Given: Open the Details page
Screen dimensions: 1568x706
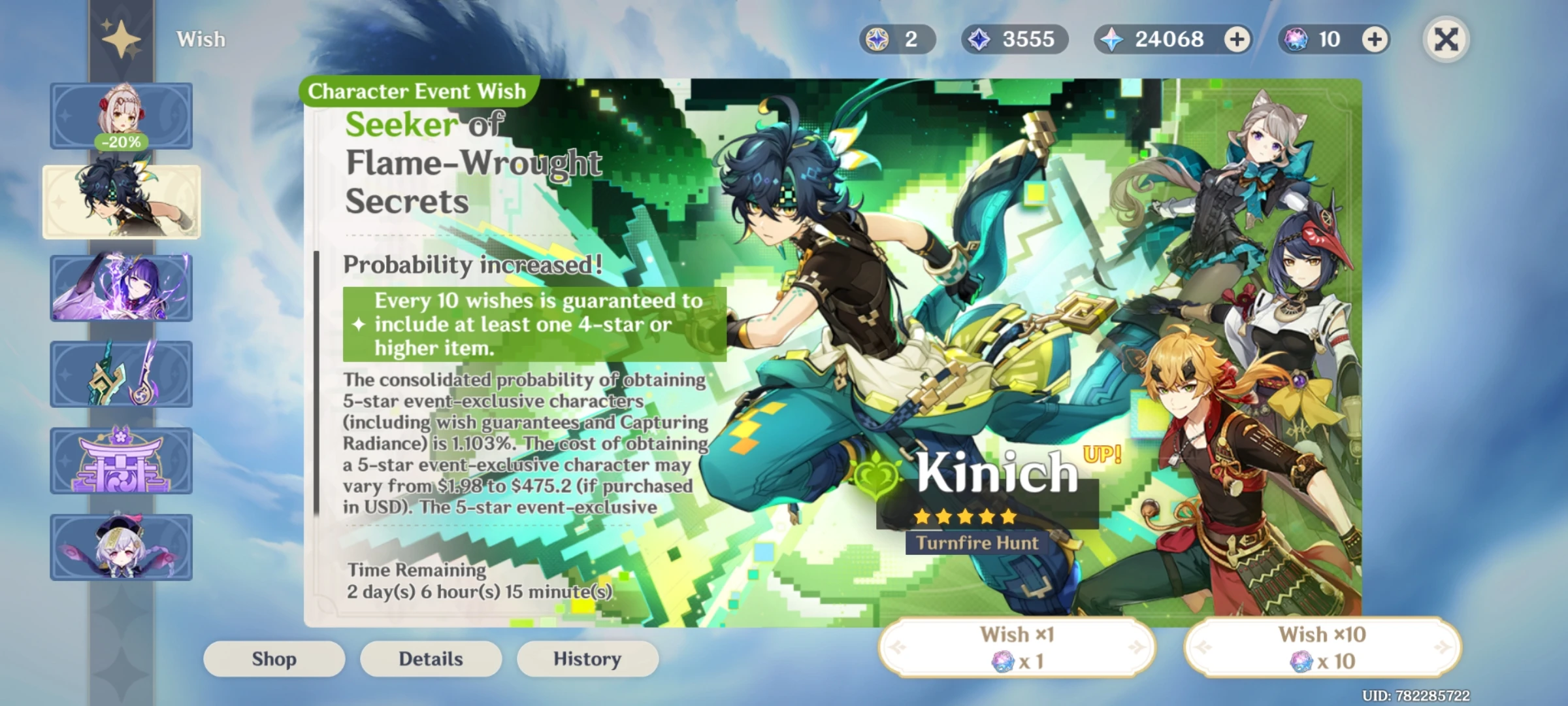Looking at the screenshot, I should (431, 659).
